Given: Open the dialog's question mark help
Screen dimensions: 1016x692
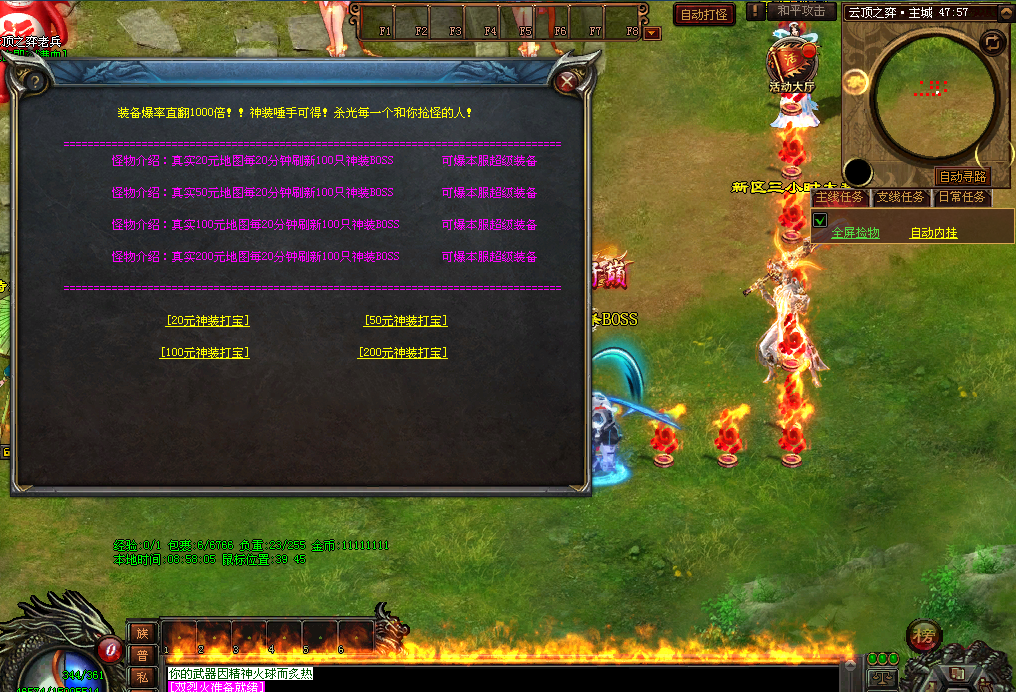Looking at the screenshot, I should 34,81.
